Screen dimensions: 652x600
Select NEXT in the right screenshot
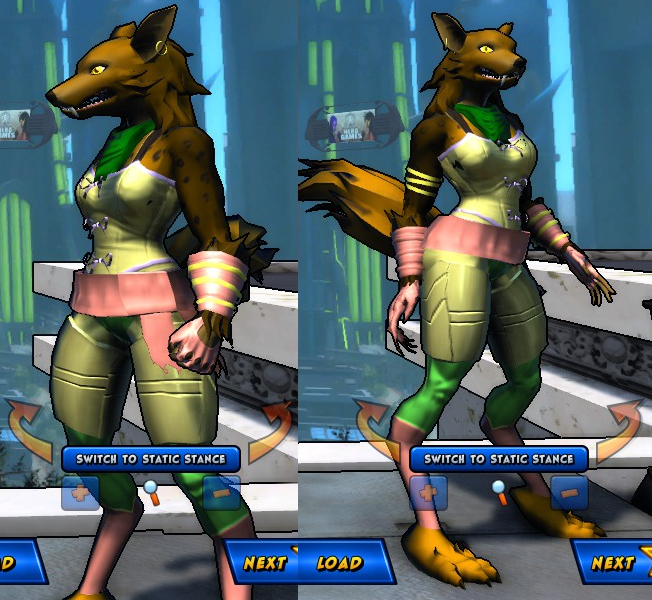point(611,562)
